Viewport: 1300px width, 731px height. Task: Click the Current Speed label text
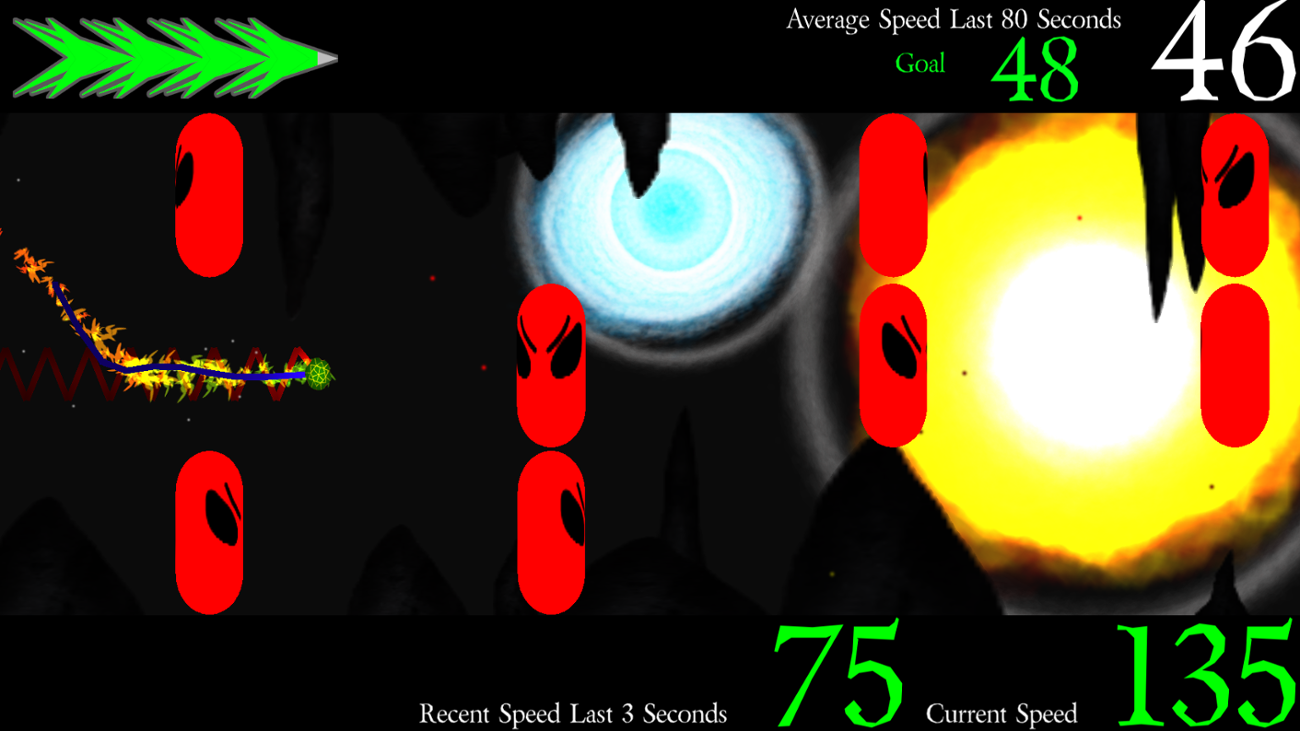[x=1001, y=714]
